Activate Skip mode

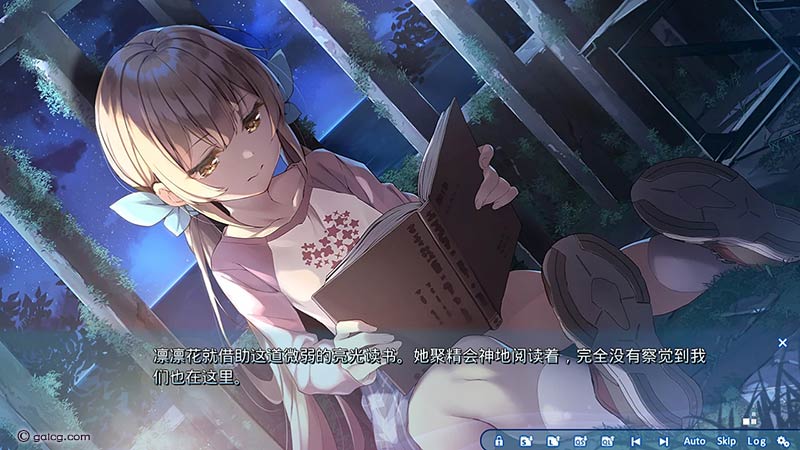(726, 441)
